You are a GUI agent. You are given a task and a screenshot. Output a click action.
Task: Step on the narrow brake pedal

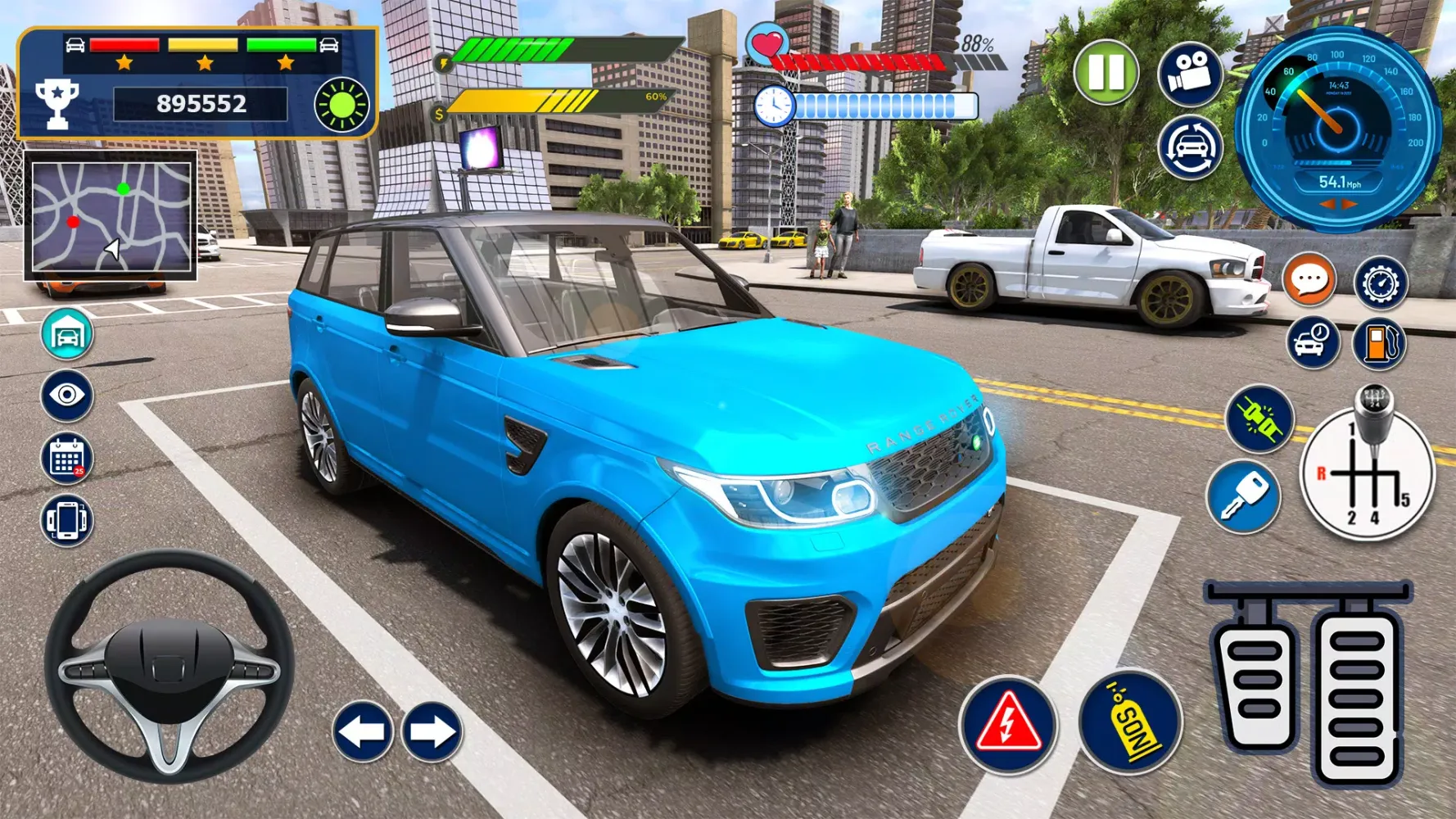(1255, 681)
